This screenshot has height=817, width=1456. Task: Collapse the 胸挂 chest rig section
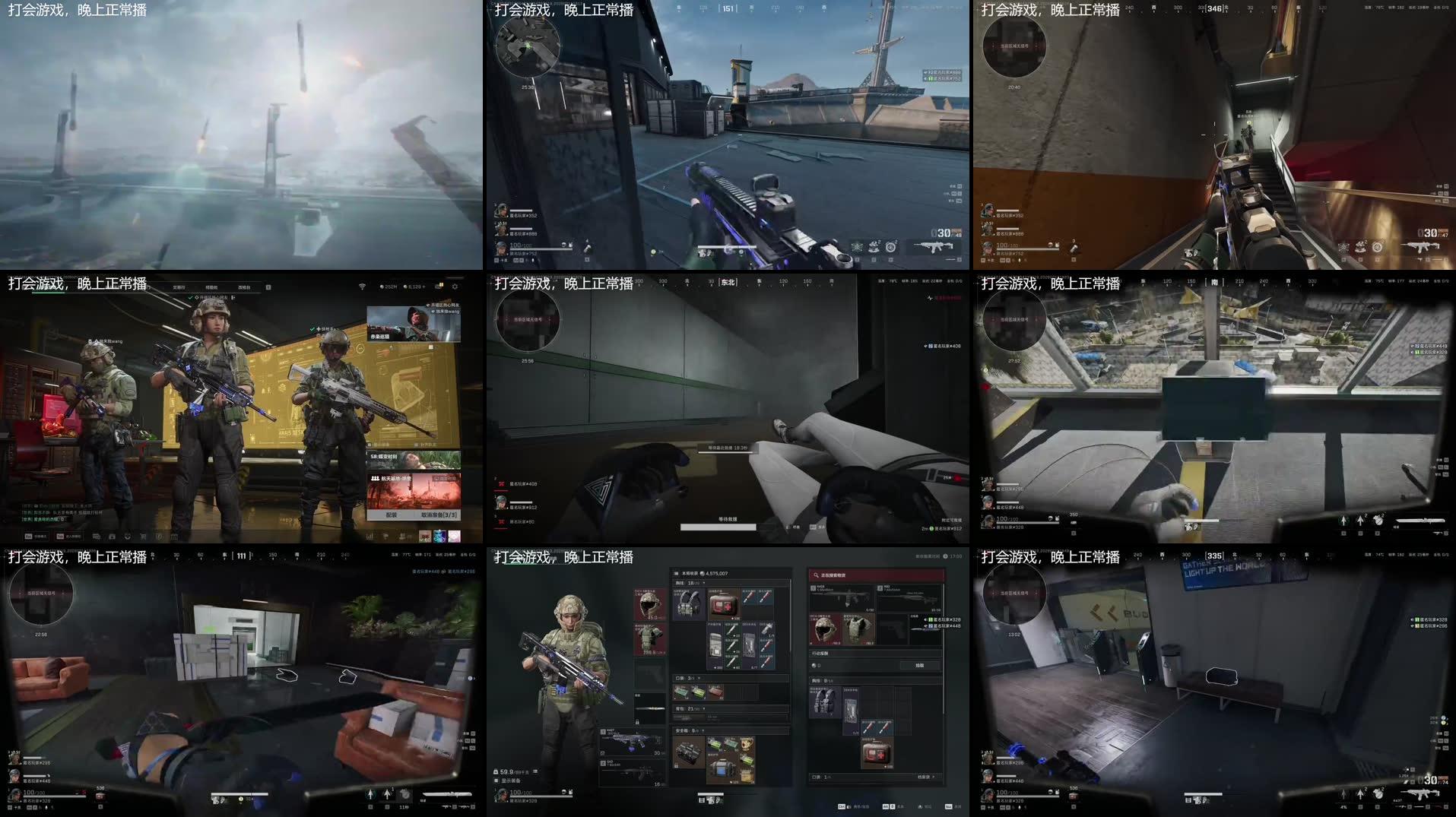[x=703, y=582]
